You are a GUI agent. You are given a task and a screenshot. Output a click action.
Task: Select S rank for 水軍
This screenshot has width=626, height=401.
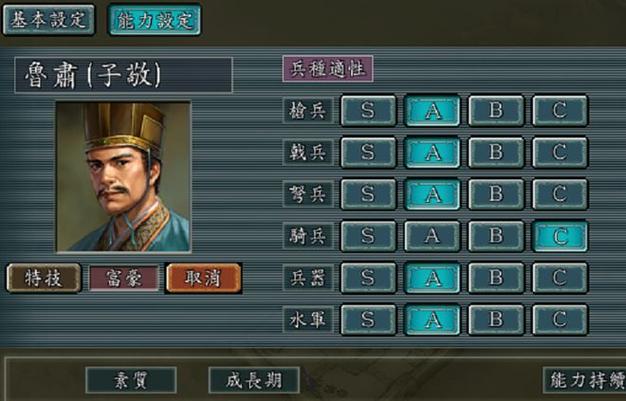tap(368, 320)
